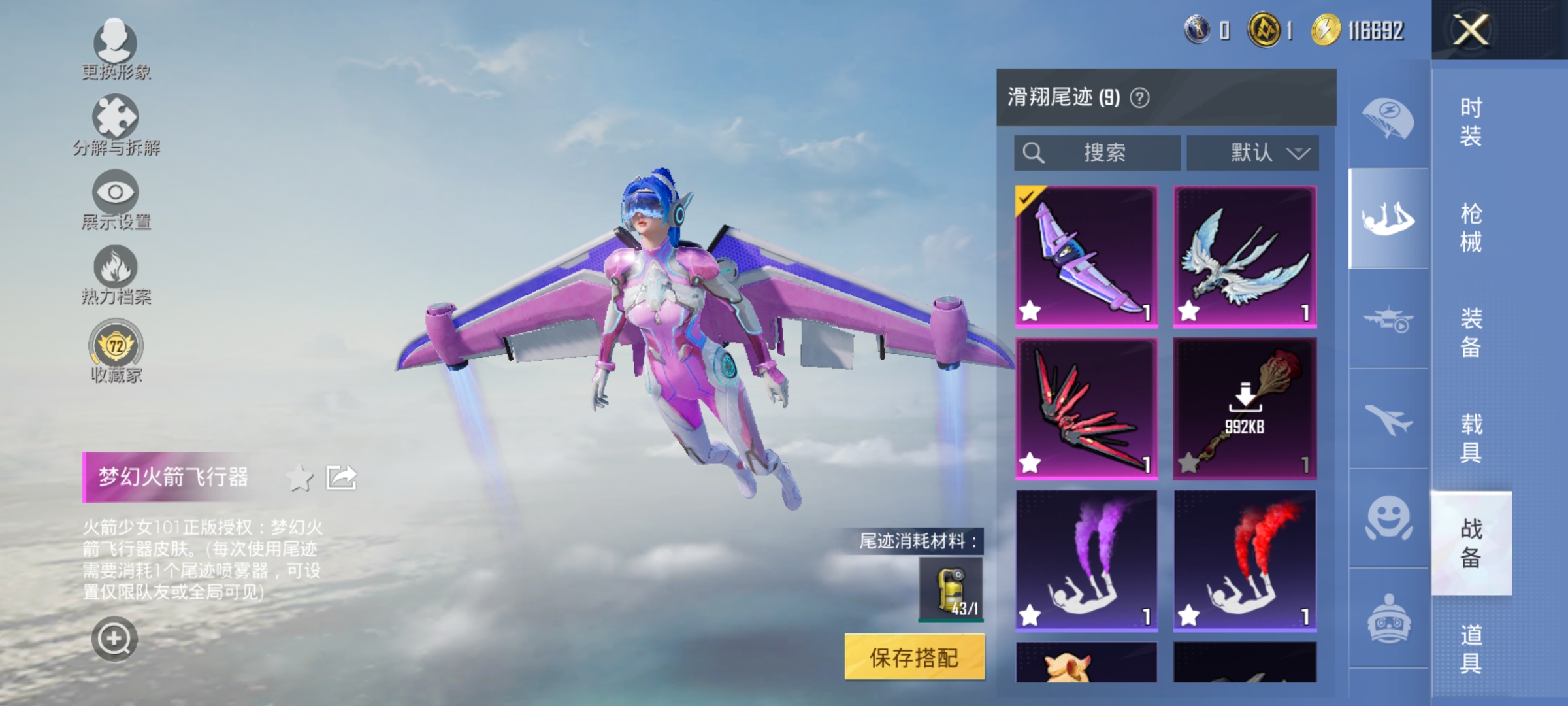Open the 分解与拆解 dismantle feature
Image resolution: width=1568 pixels, height=706 pixels.
point(115,127)
